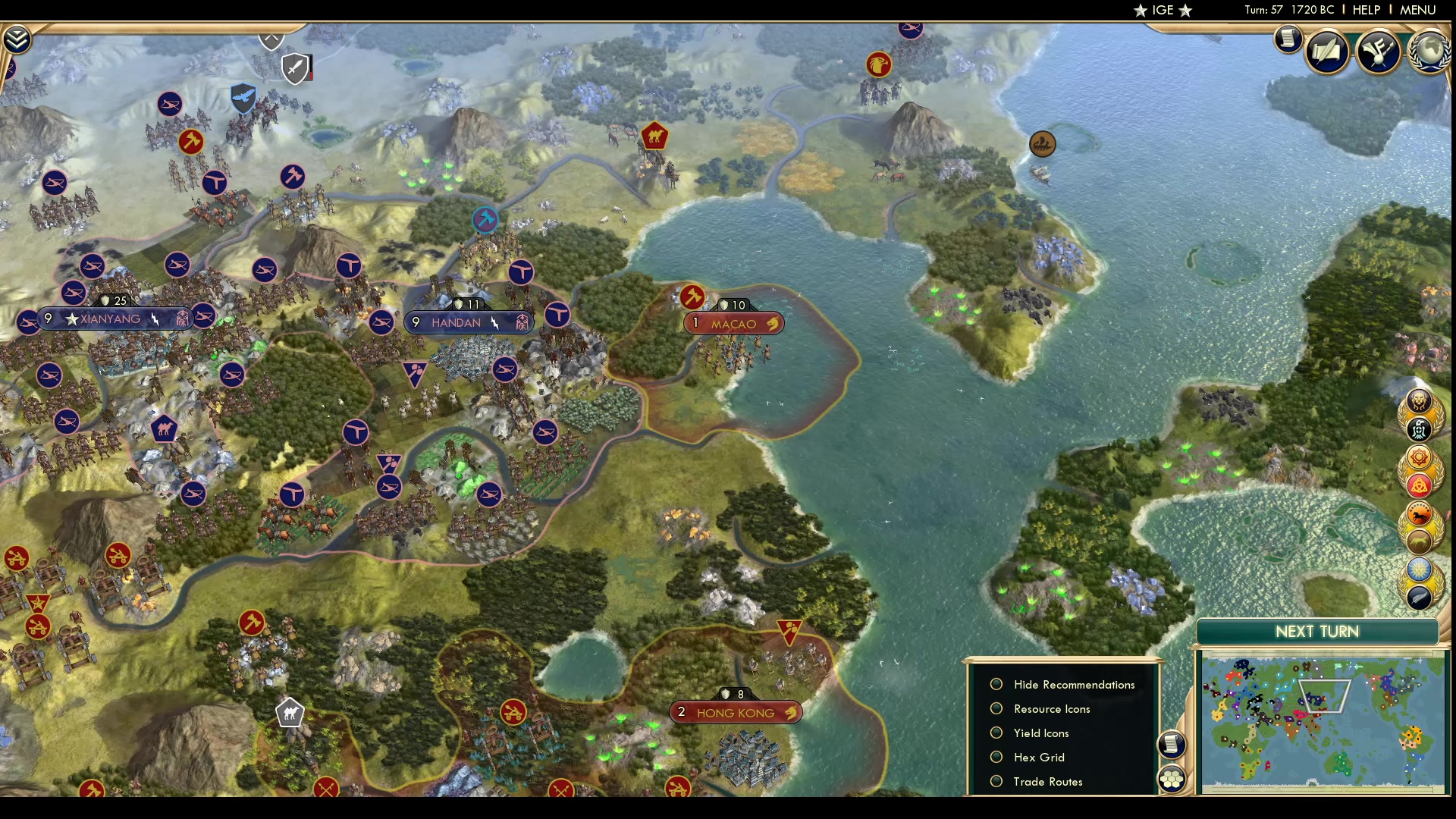
Task: Open the MENU
Action: click(1417, 10)
